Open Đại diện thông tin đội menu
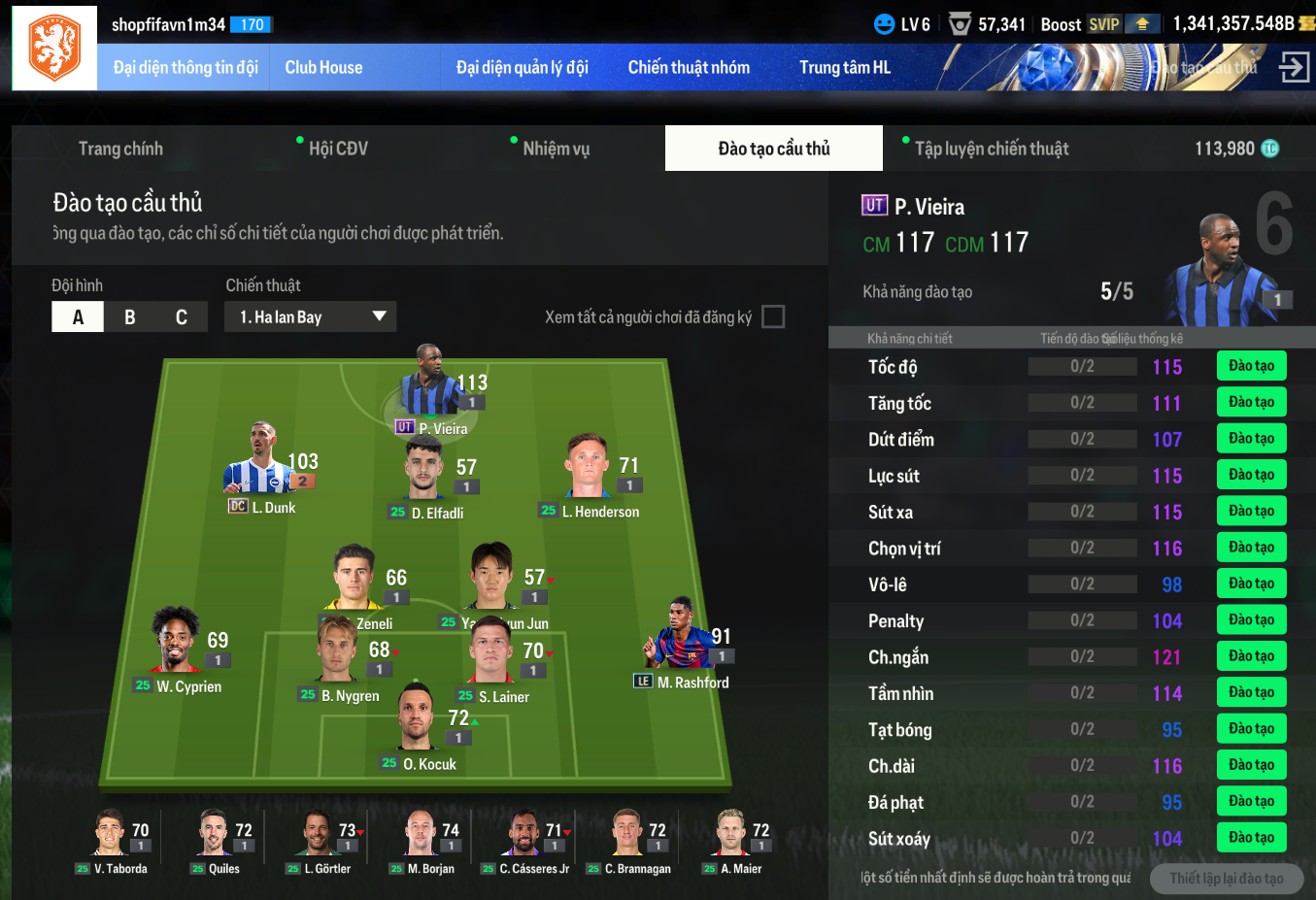Image resolution: width=1316 pixels, height=900 pixels. click(186, 68)
